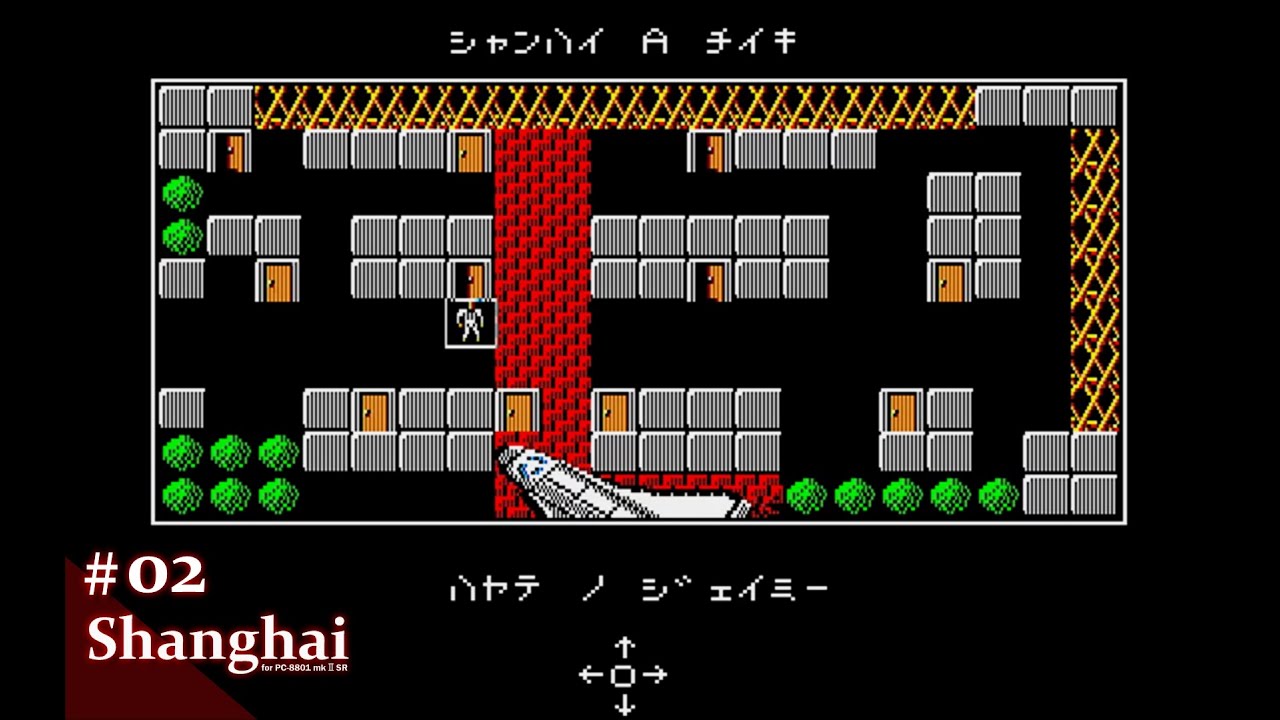This screenshot has width=1280, height=720.
Task: Click the orange door in the top-left building row
Action: pos(235,151)
